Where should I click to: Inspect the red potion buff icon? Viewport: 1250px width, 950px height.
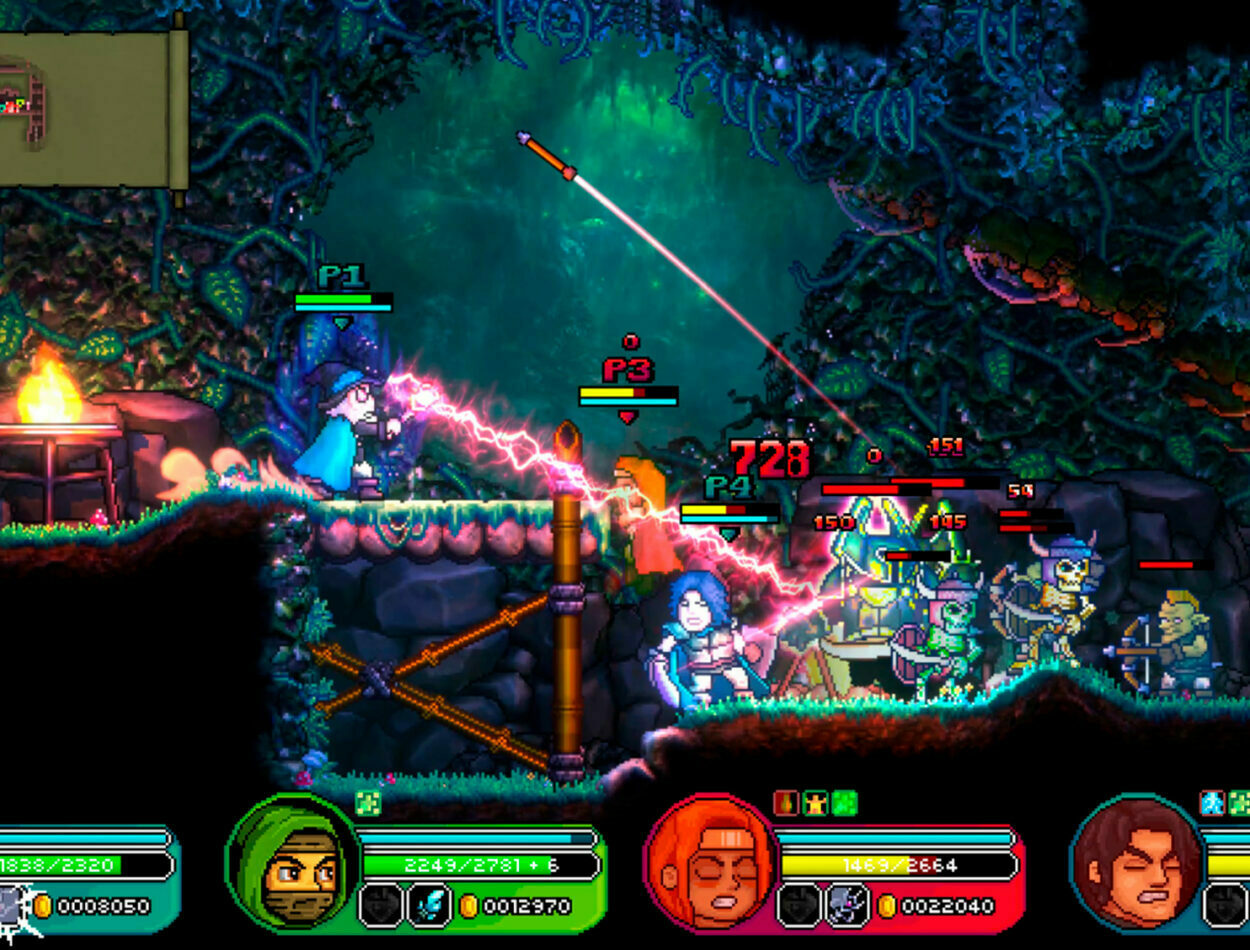click(x=786, y=803)
